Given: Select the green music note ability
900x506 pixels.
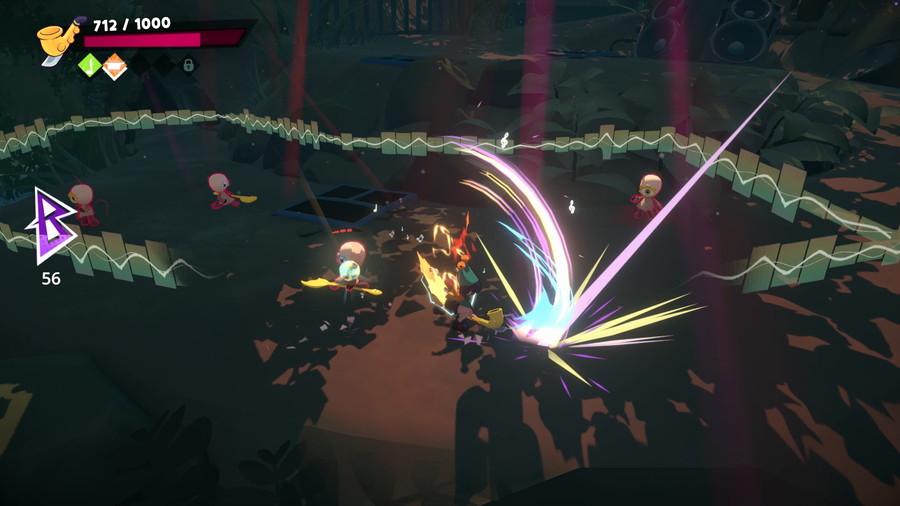Looking at the screenshot, I should (x=90, y=66).
